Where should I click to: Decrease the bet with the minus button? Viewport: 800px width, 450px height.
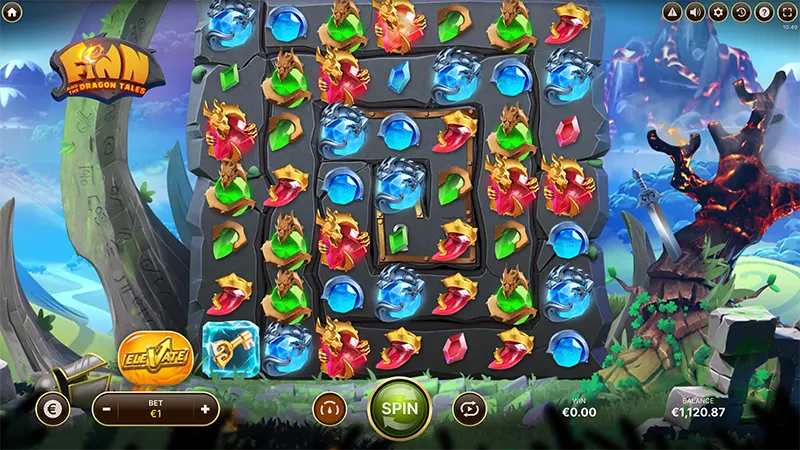(x=106, y=409)
